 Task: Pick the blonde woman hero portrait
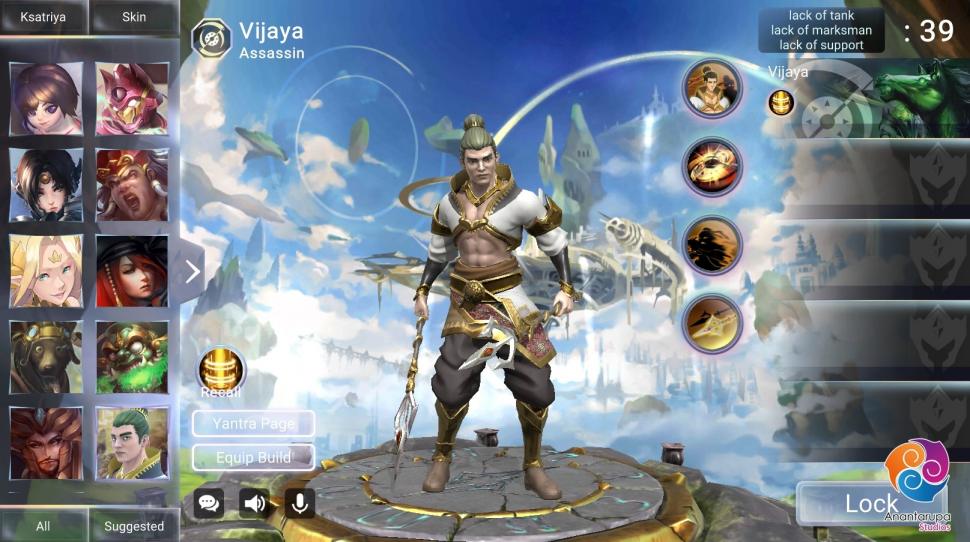click(45, 271)
